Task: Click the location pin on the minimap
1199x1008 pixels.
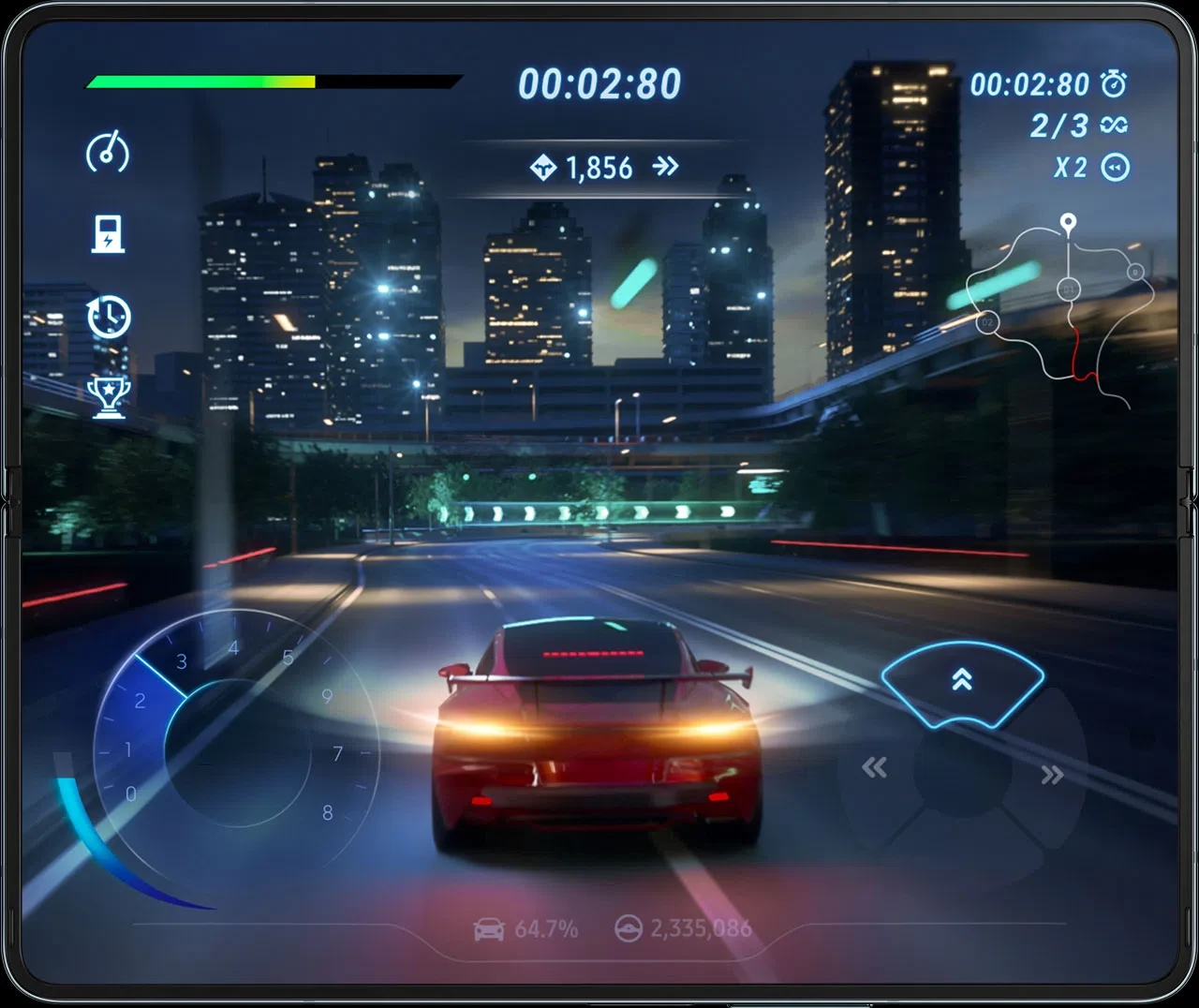Action: pyautogui.click(x=1068, y=223)
